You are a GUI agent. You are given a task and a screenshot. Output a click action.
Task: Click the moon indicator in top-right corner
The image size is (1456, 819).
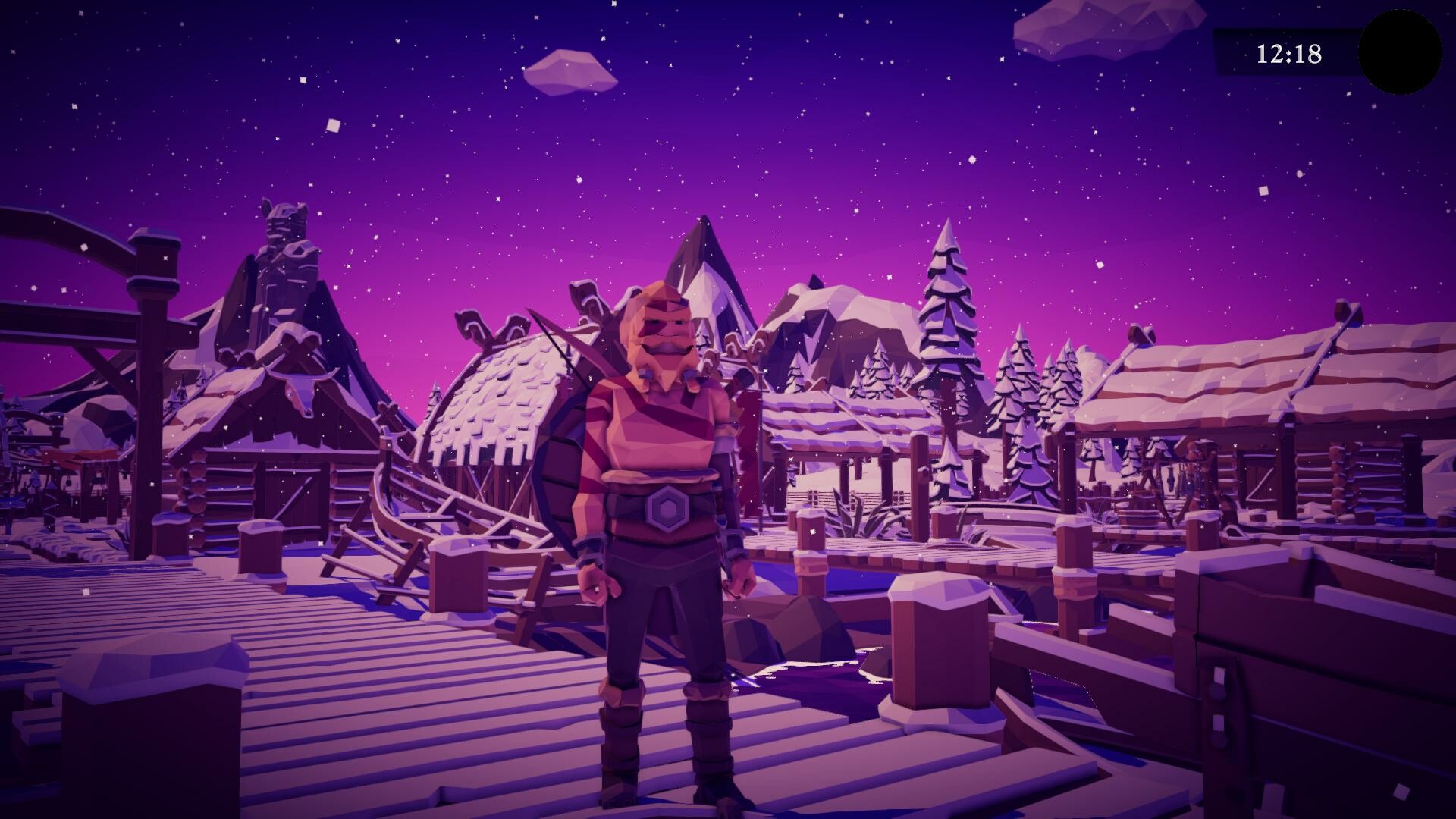click(x=1401, y=49)
